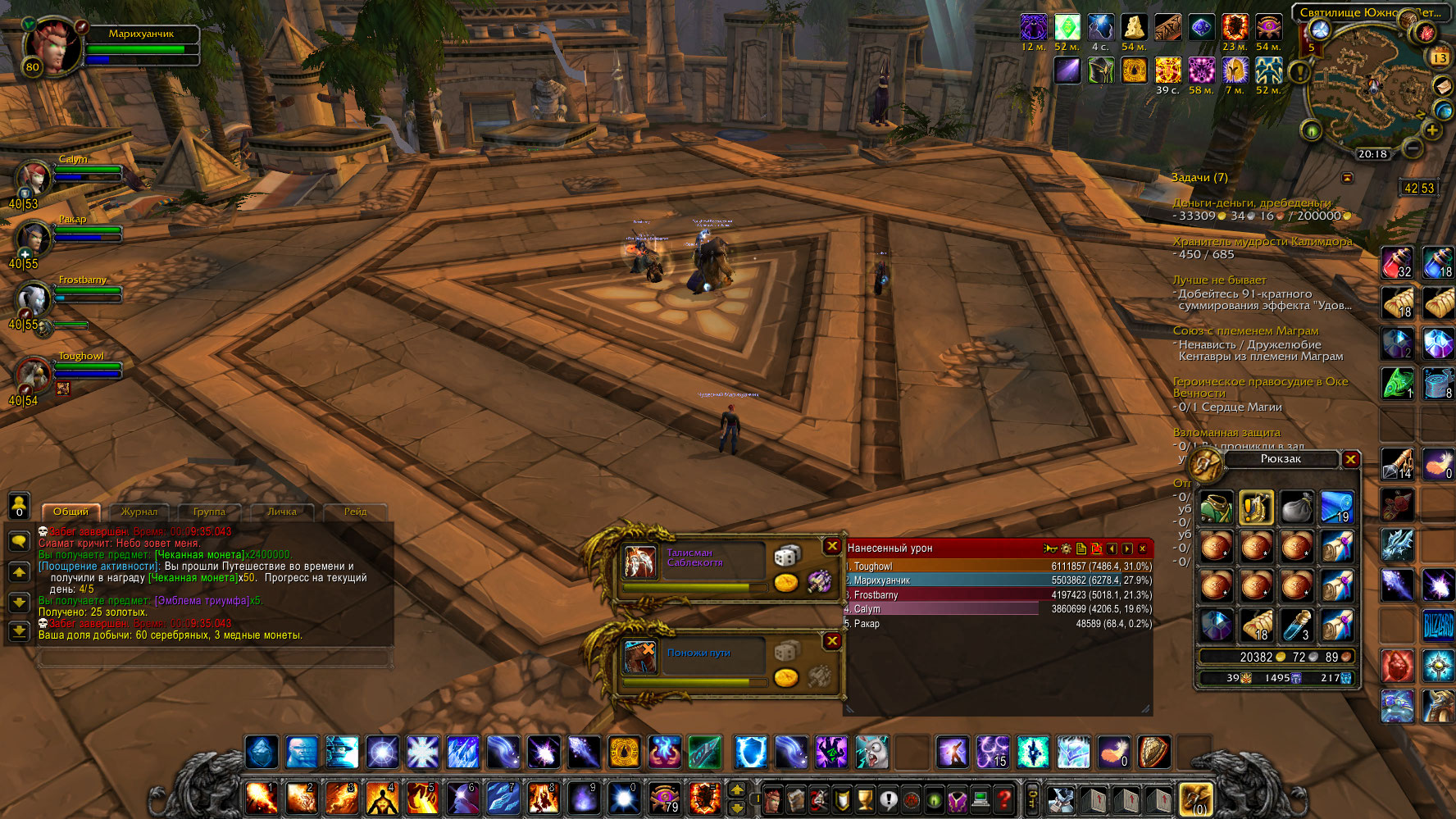The height and width of the screenshot is (819, 1456).
Task: Zoom in the minimap with plus button
Action: 1432,130
